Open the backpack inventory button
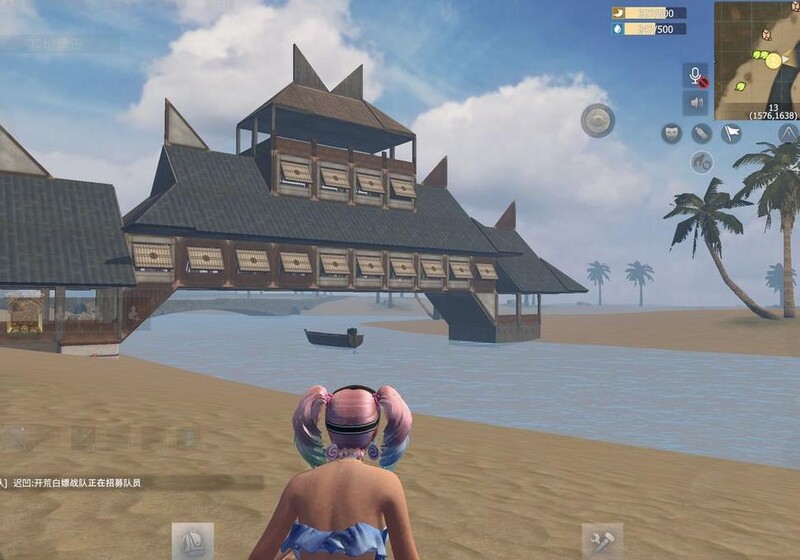 click(x=192, y=541)
